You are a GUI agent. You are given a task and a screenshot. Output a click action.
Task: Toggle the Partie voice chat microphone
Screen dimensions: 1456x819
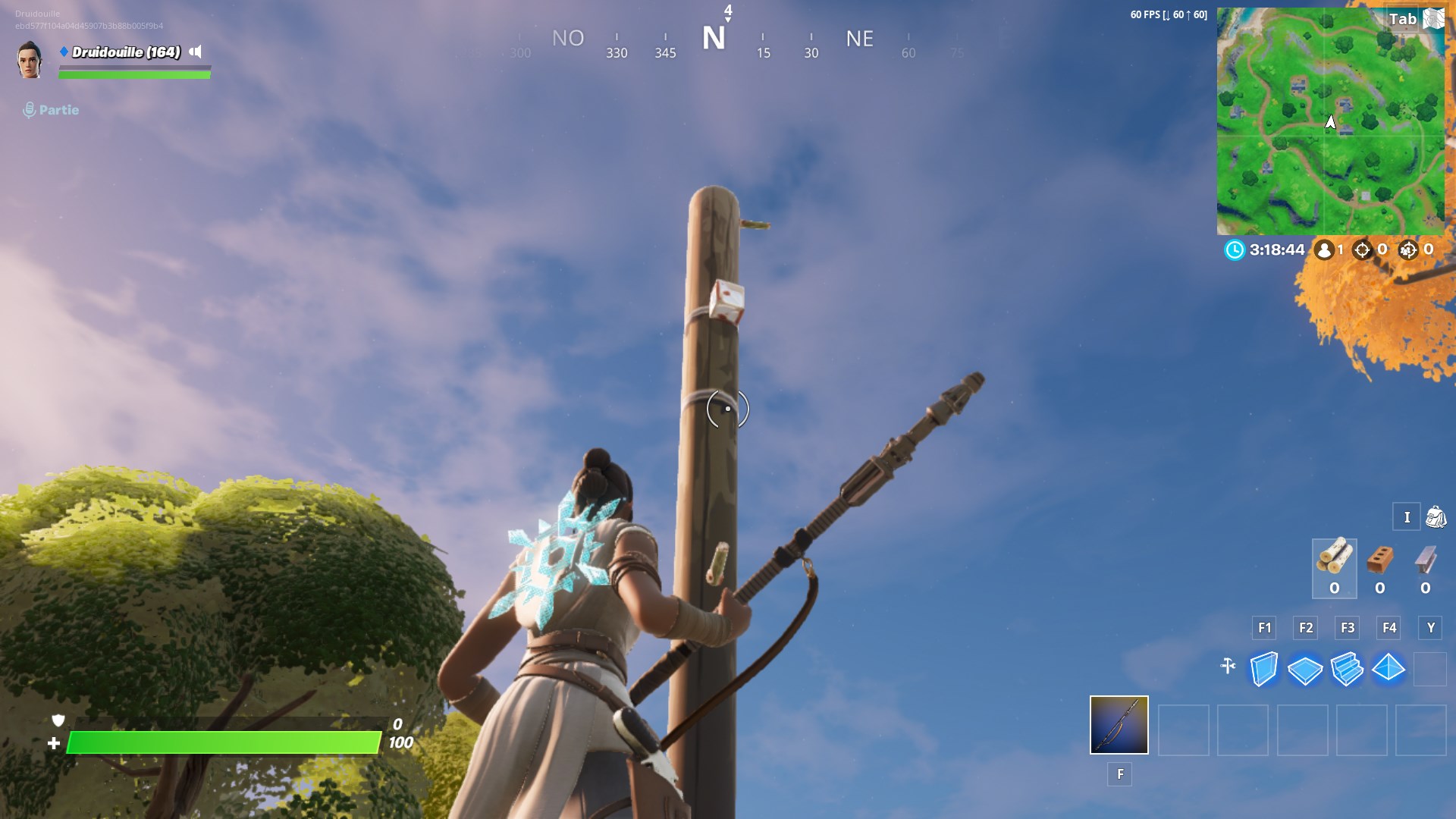tap(30, 110)
